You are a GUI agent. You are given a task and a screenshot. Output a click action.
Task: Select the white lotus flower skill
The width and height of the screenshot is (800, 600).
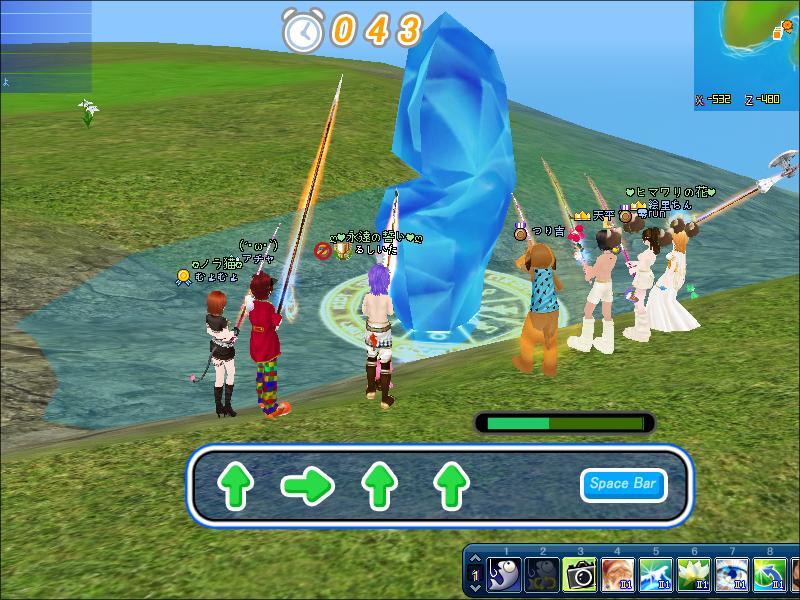coord(693,575)
